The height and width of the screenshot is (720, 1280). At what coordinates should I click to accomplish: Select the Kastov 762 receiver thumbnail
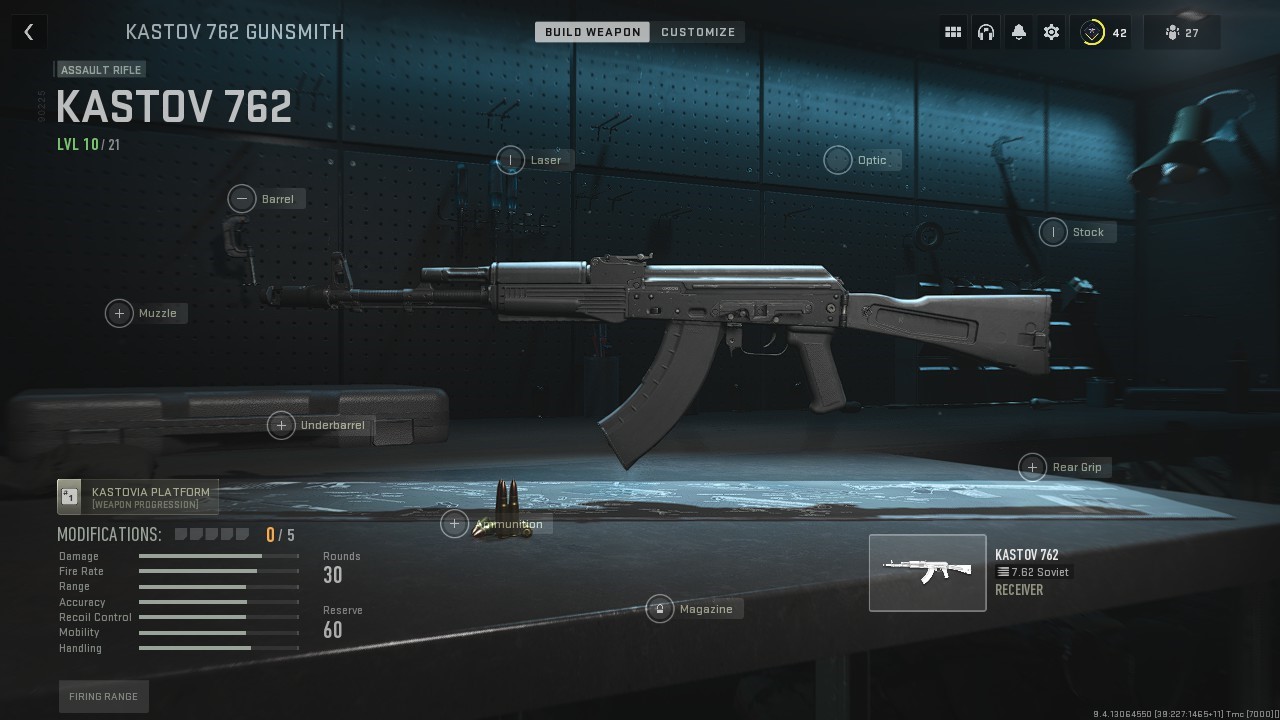927,572
